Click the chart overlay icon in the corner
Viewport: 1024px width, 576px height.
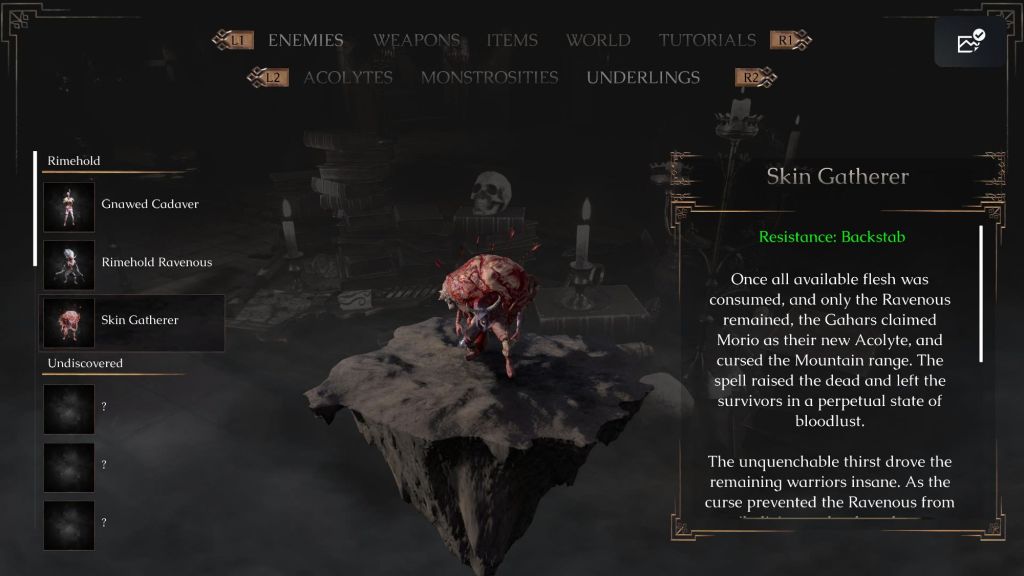click(x=970, y=42)
